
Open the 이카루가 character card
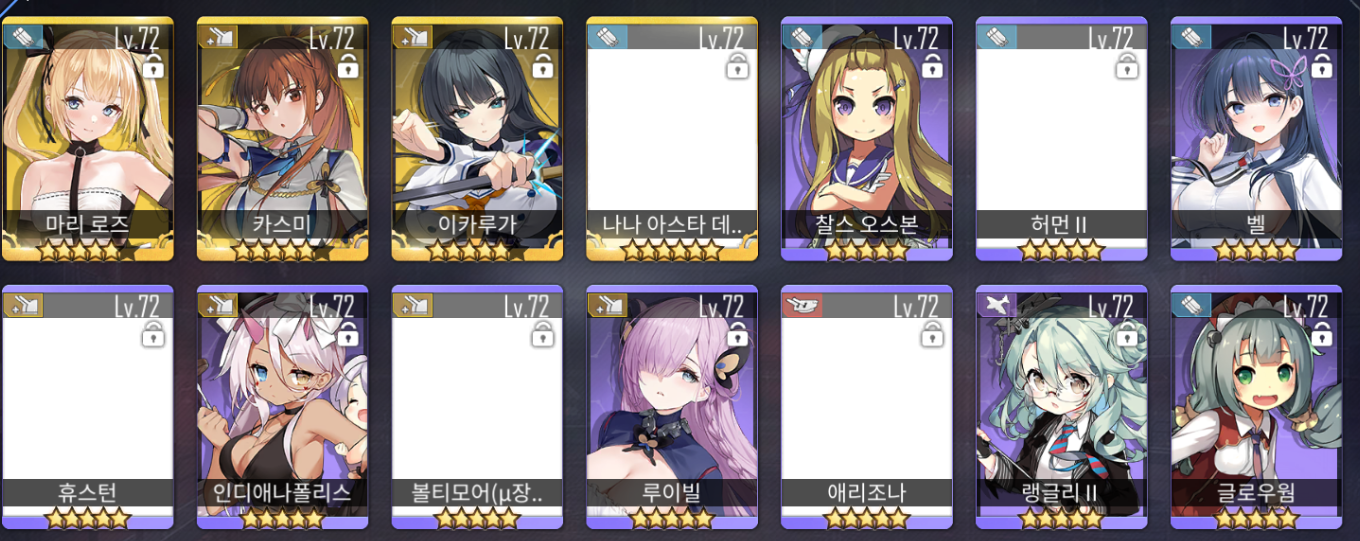(x=477, y=138)
